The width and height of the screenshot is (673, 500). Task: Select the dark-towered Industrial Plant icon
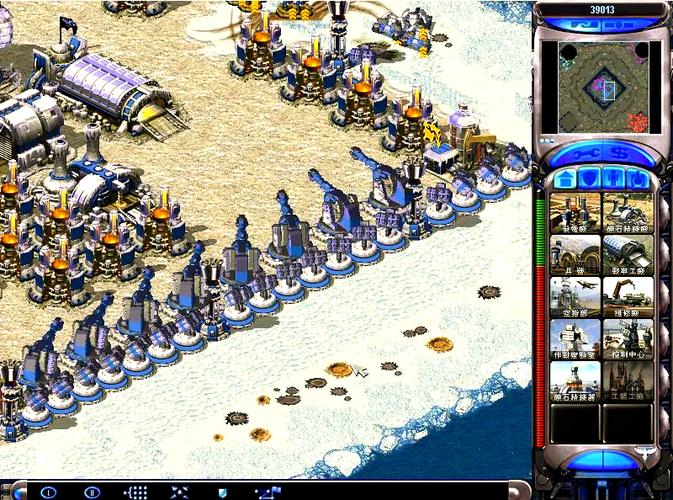628,381
